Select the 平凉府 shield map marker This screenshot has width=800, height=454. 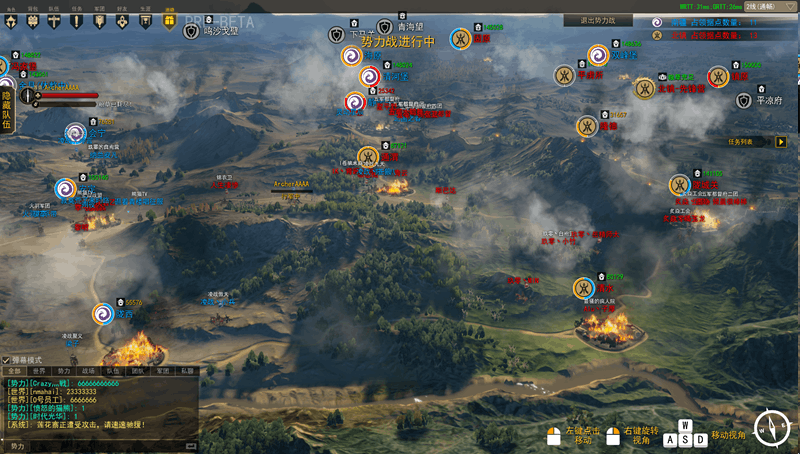744,100
